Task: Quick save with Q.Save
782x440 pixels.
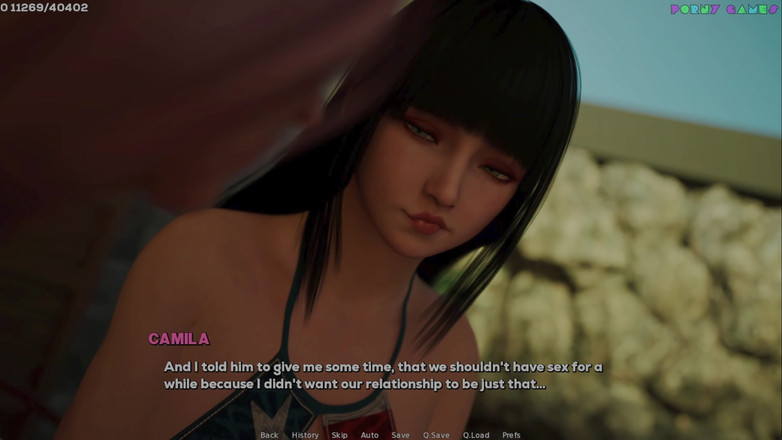Action: pyautogui.click(x=436, y=435)
